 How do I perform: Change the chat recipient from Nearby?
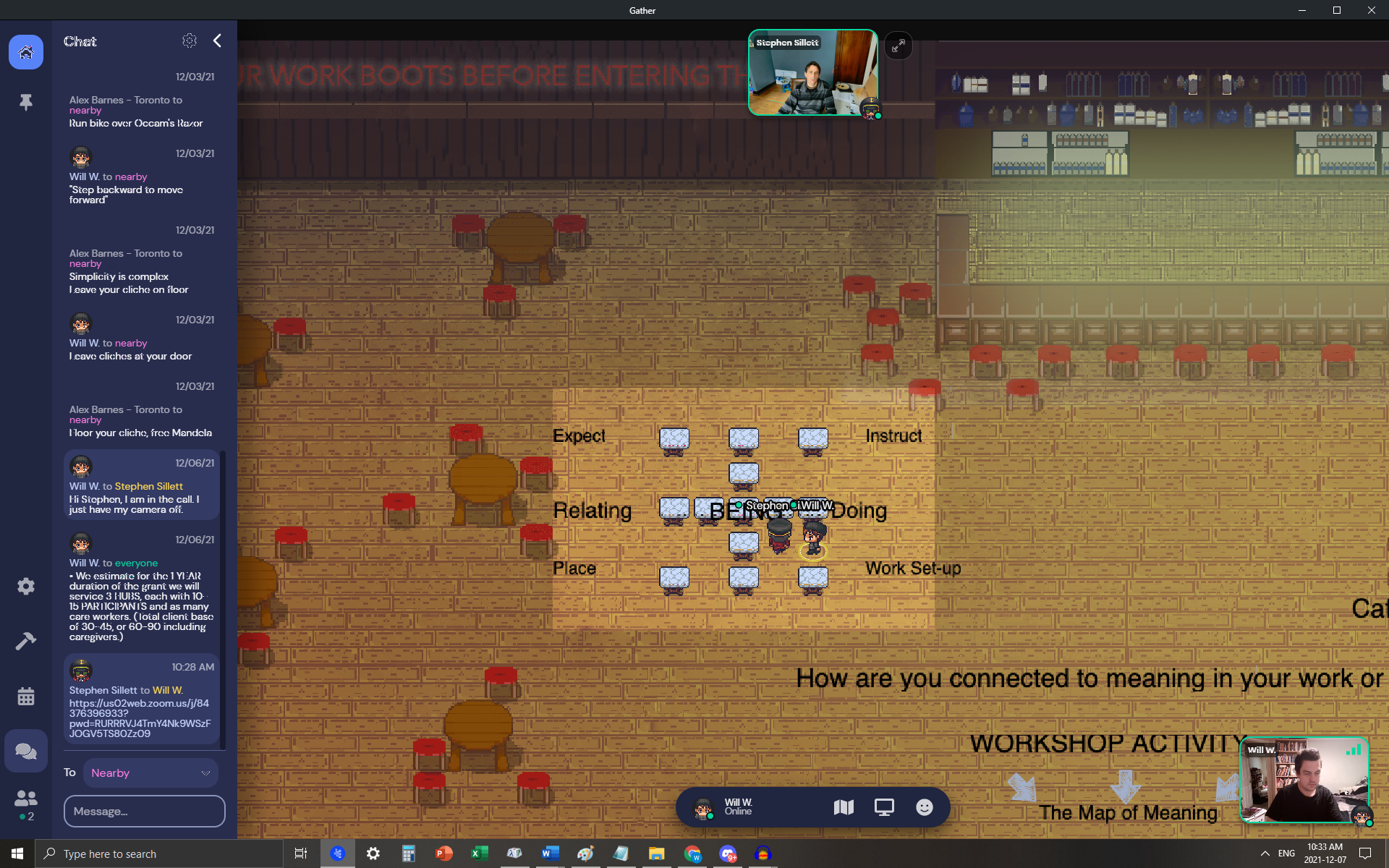(x=150, y=773)
